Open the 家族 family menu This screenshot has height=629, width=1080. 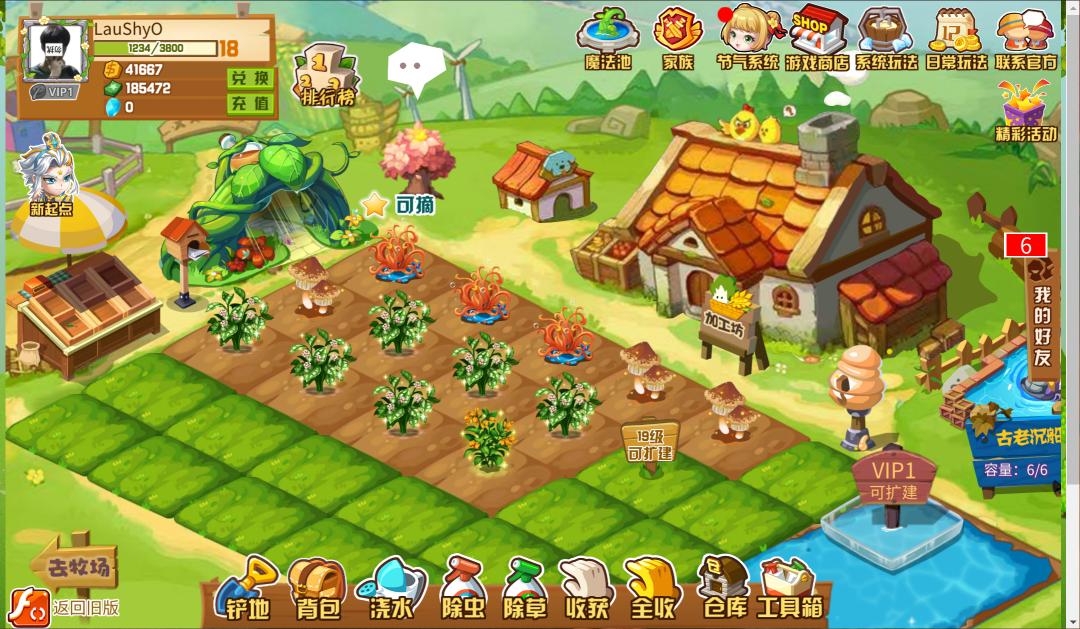point(677,37)
